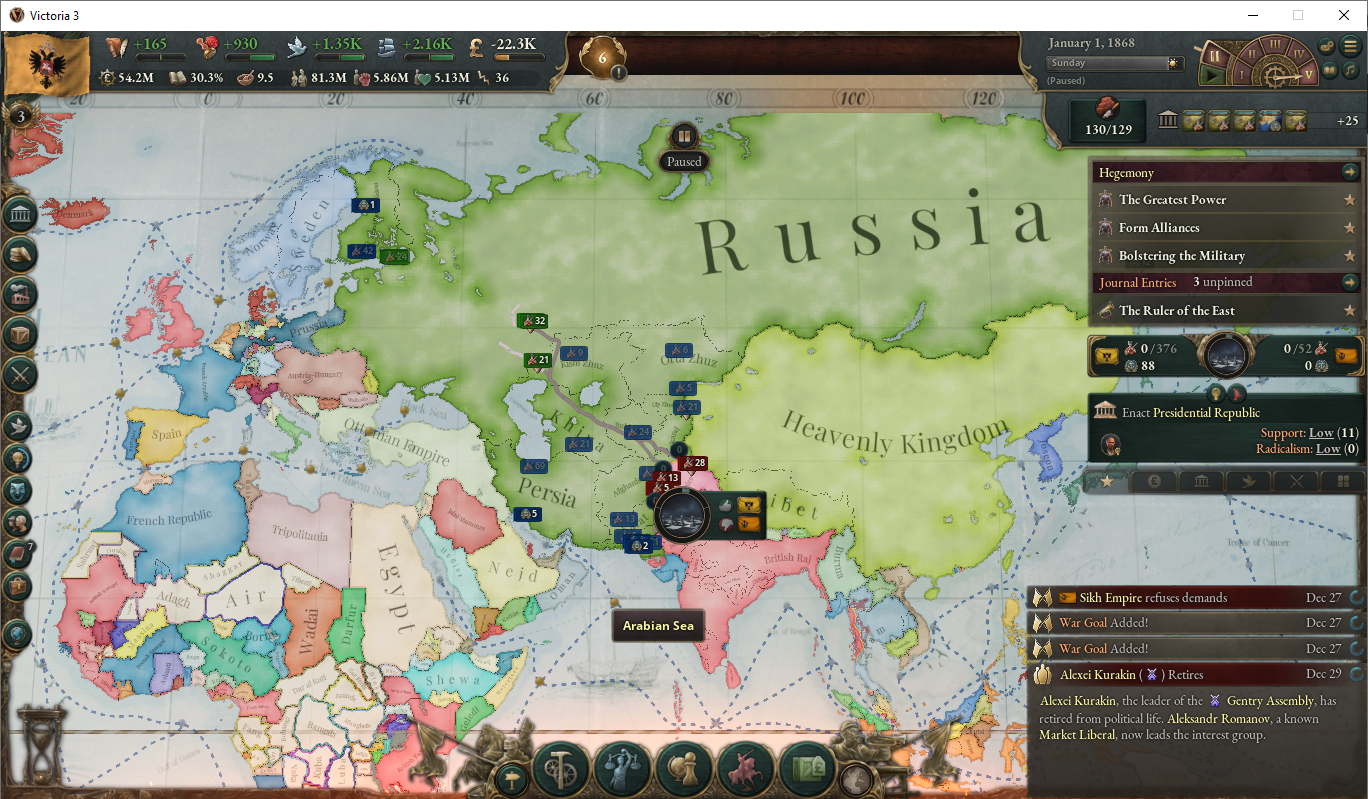Viewport: 1368px width, 799px height.
Task: Select the Political map lens (scales of justice)
Action: [x=623, y=768]
